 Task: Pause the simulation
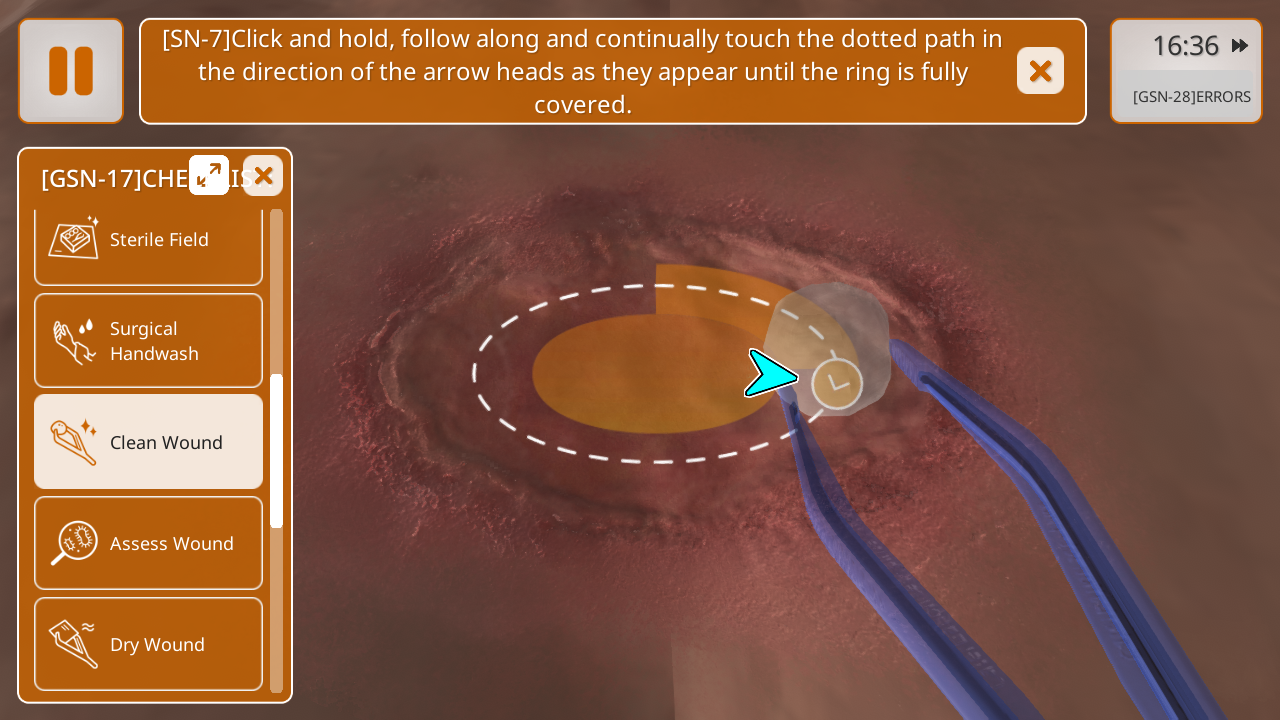(x=71, y=71)
